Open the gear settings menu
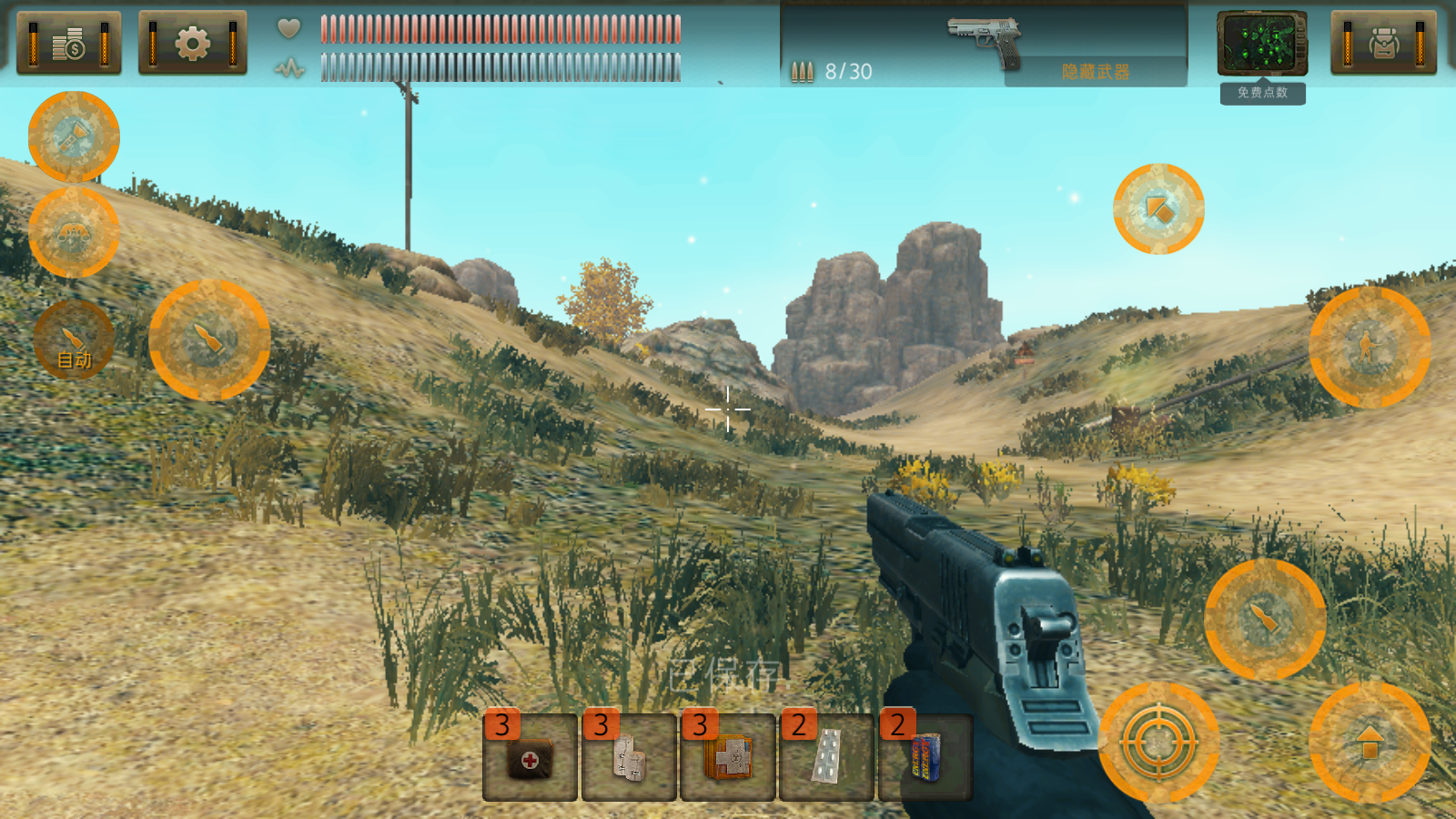The image size is (1456, 819). coord(192,43)
